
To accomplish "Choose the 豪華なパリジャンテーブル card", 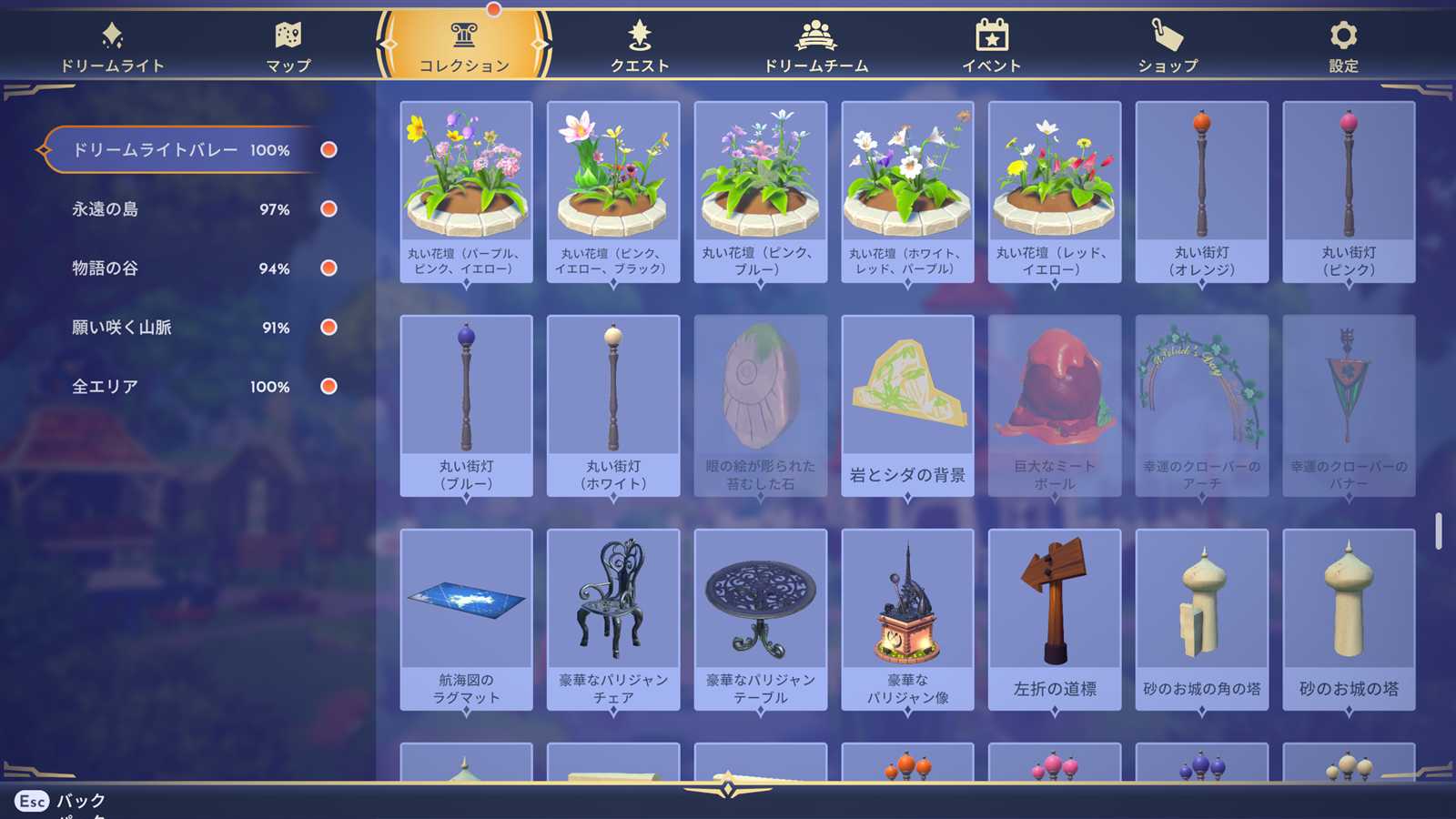I will (761, 620).
